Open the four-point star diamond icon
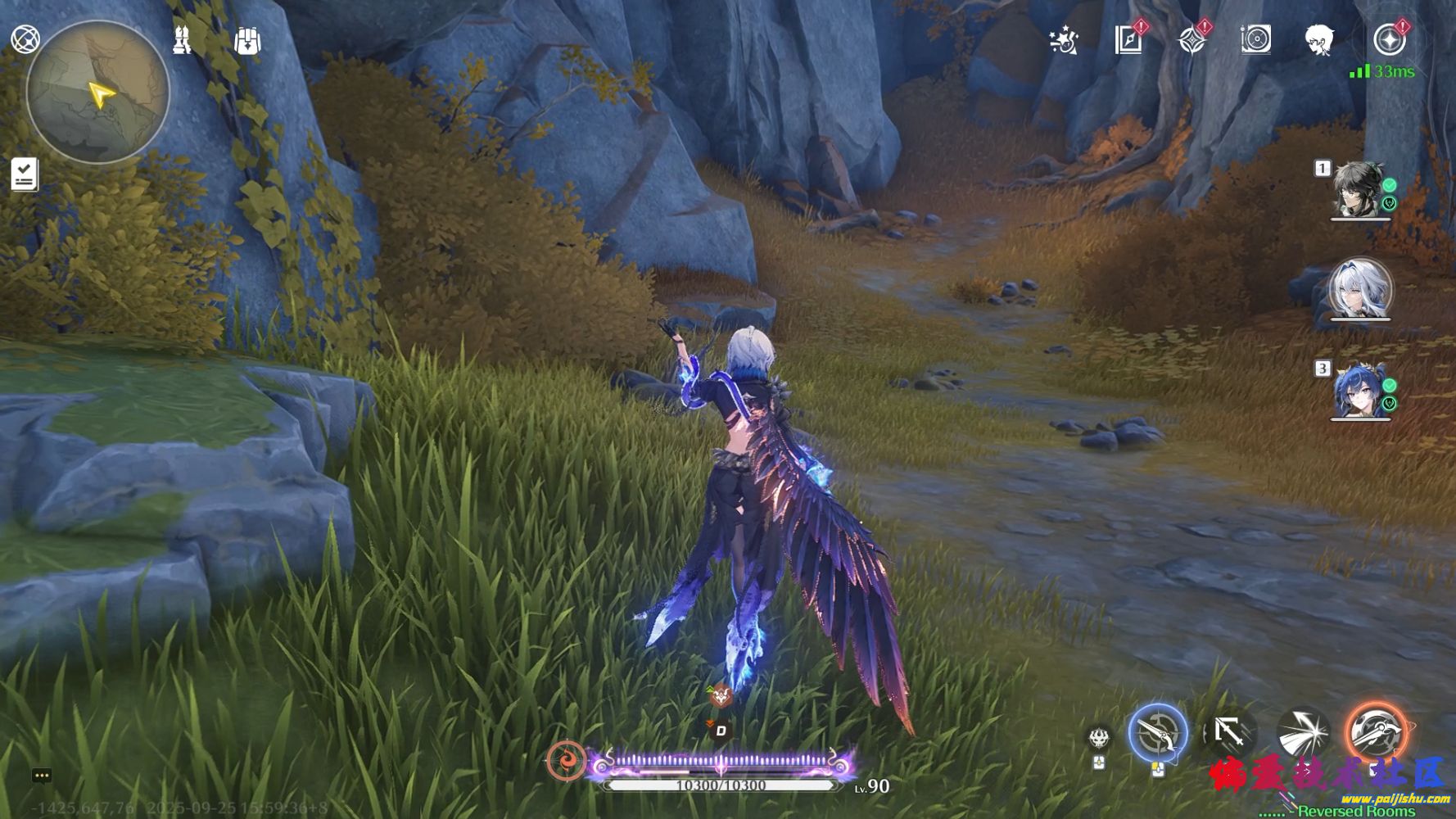 (1191, 40)
